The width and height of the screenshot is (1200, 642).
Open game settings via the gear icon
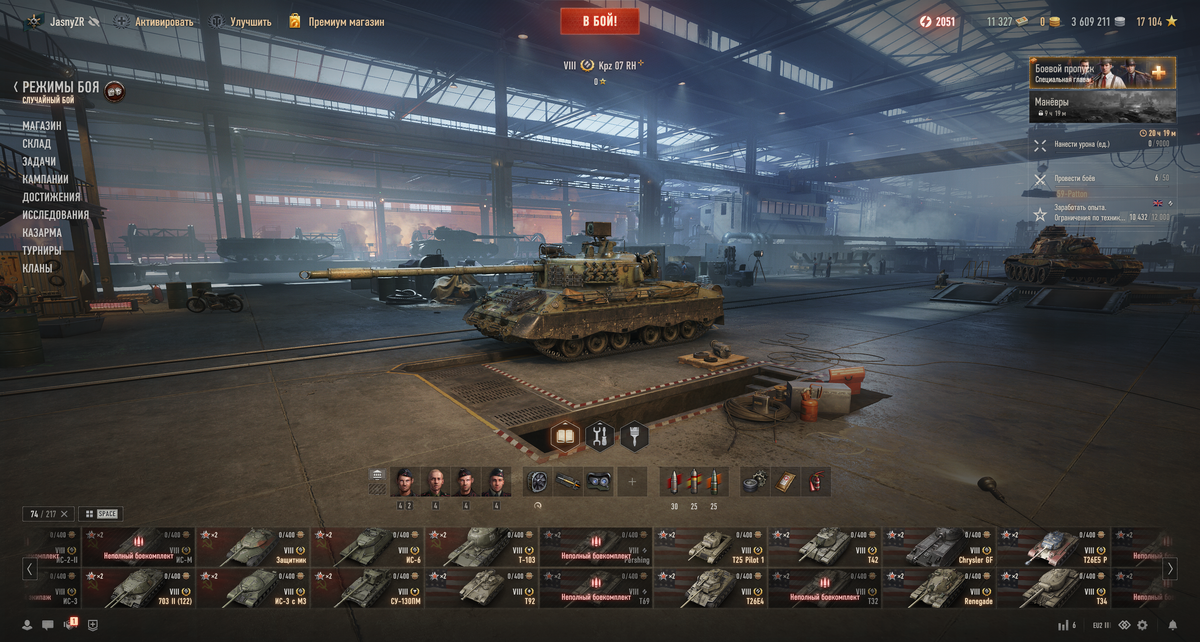1143,626
